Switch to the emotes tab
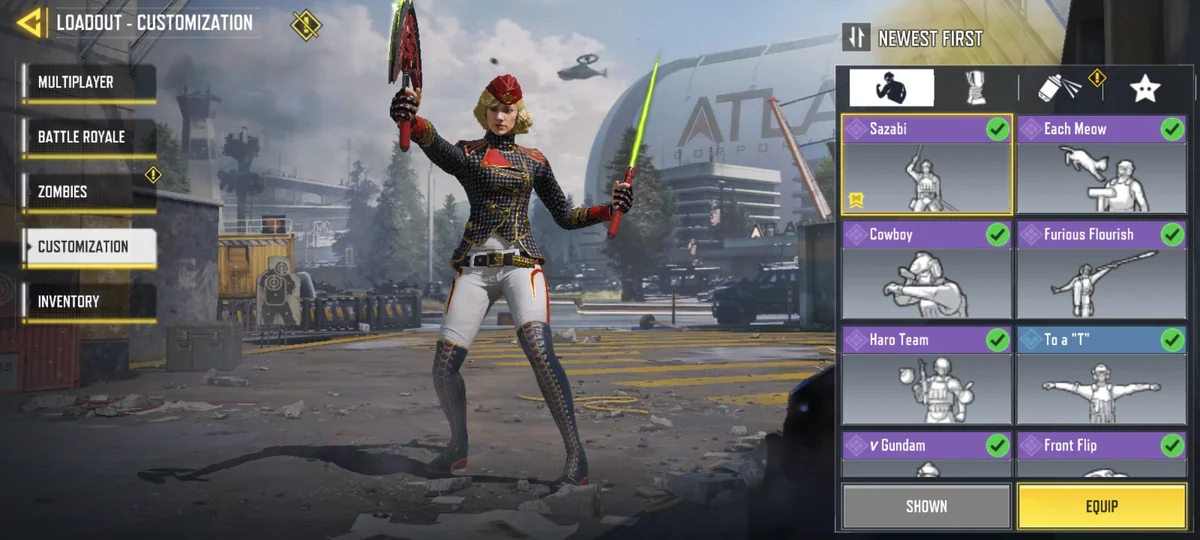The width and height of the screenshot is (1200, 540). tap(891, 88)
